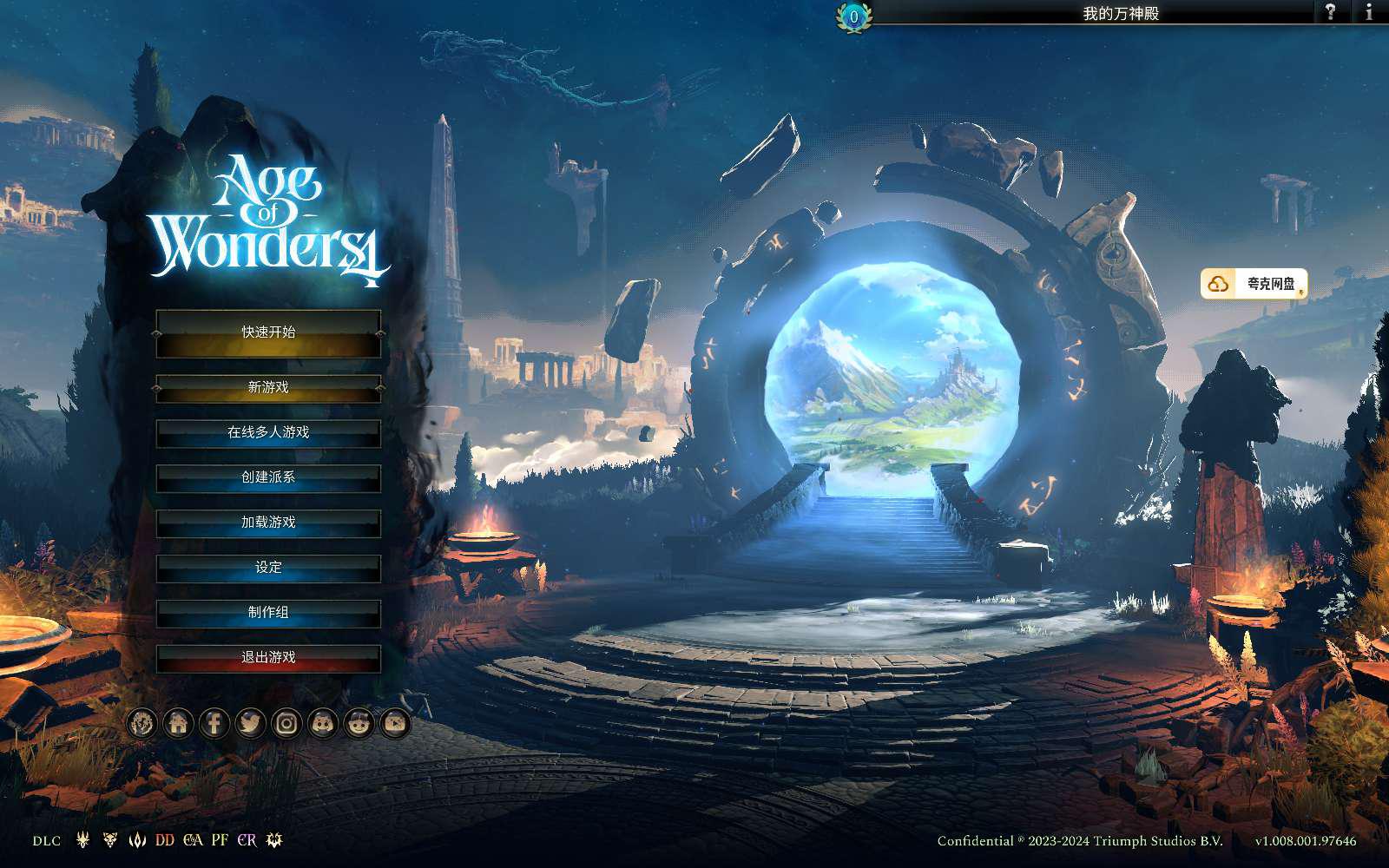Open the Facebook social link
The width and height of the screenshot is (1389, 868).
point(214,723)
